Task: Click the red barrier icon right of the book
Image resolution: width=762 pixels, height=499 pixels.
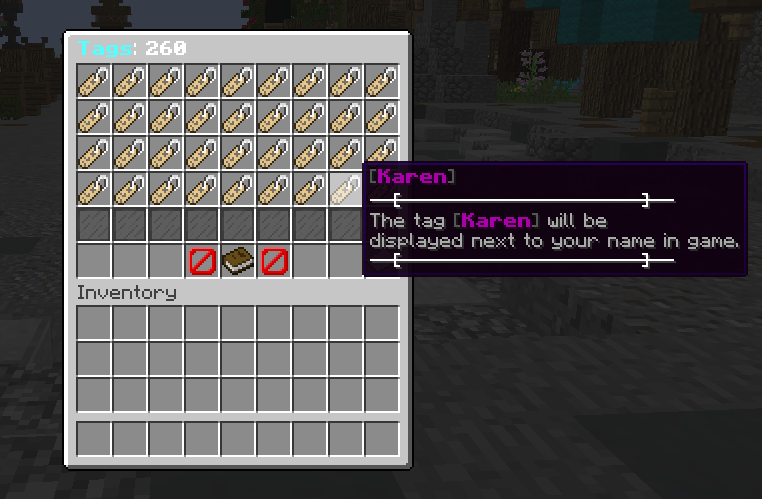Action: (274, 262)
